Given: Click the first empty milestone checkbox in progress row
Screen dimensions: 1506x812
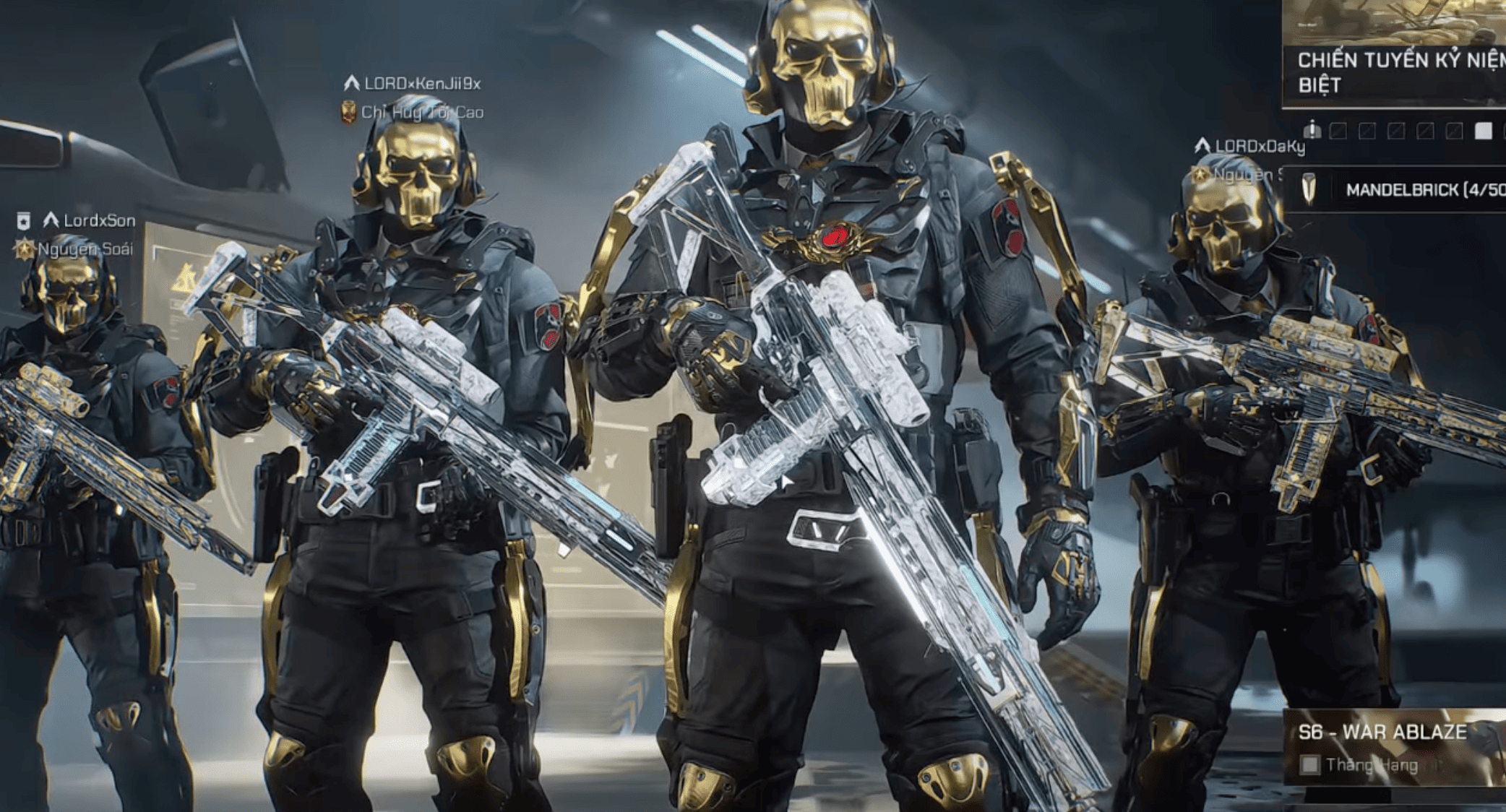Looking at the screenshot, I should 1339,129.
